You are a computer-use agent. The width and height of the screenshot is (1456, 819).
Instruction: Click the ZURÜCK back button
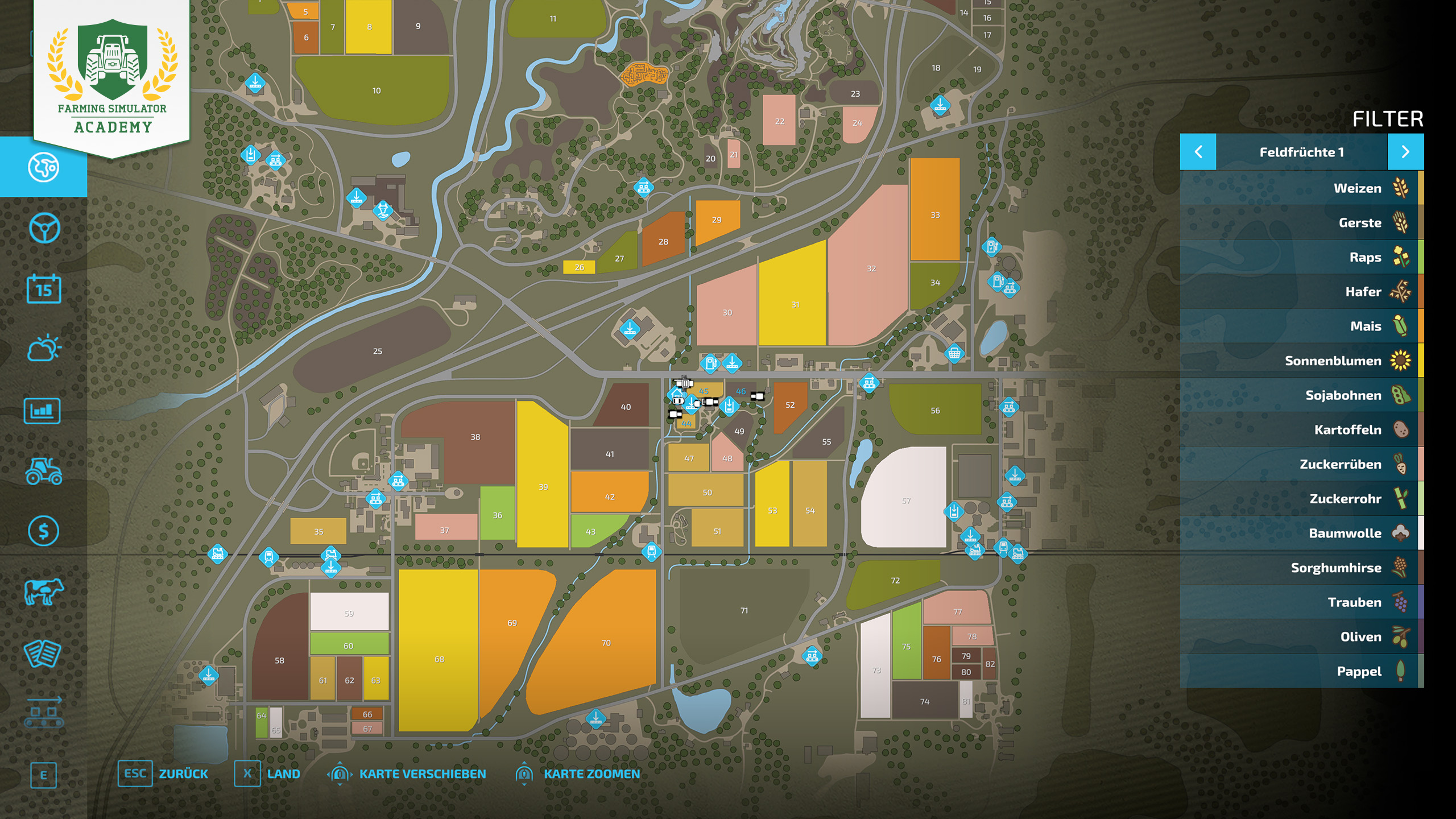(163, 774)
